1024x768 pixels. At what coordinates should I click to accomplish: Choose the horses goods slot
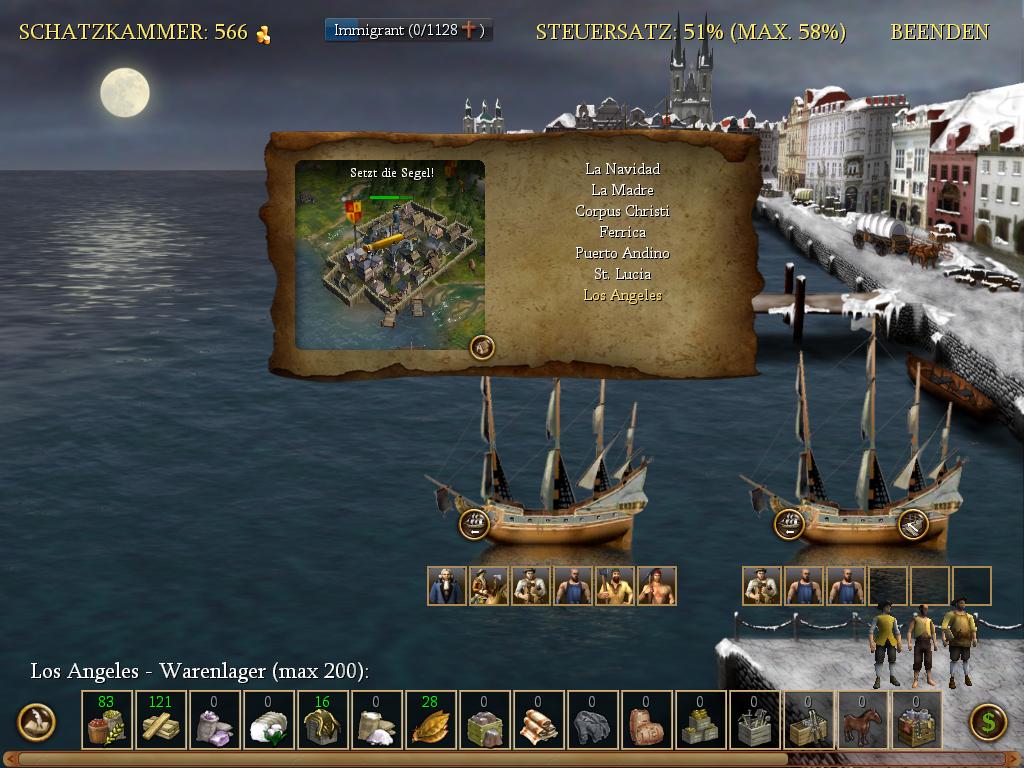coord(862,721)
